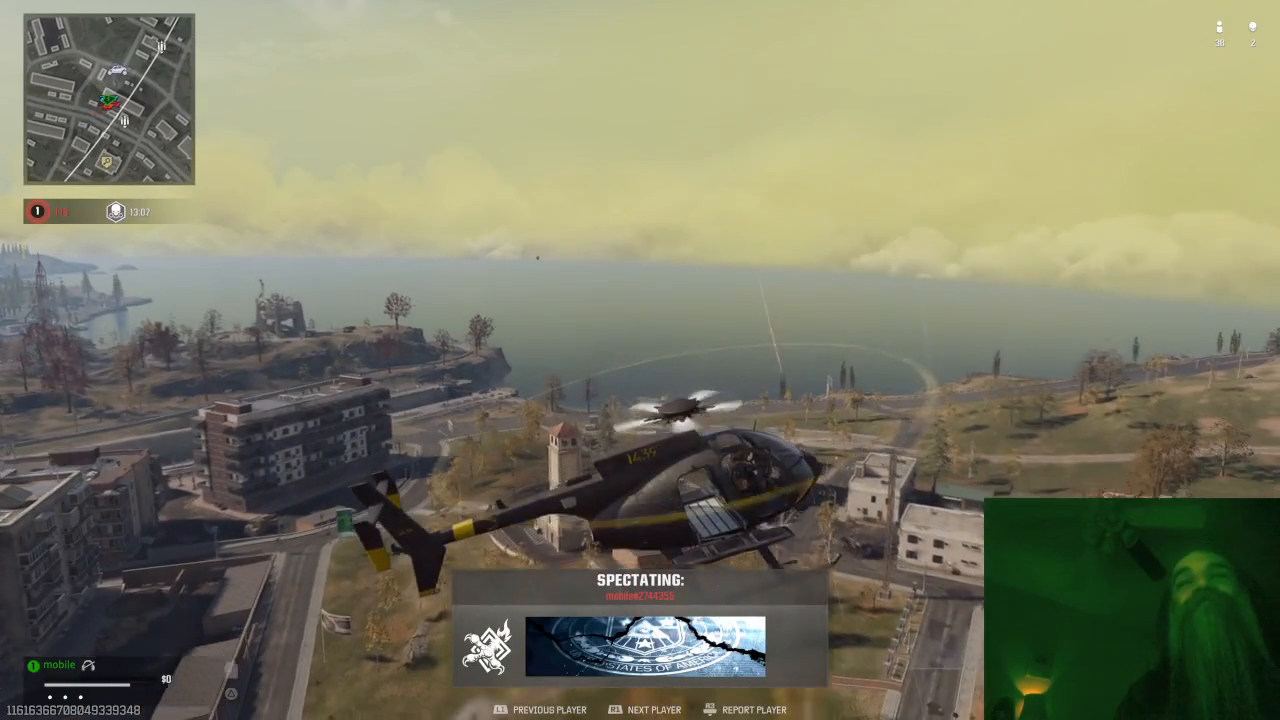Select the red circle collapse timer icon
Screen dimensions: 1280x720
(x=37, y=211)
